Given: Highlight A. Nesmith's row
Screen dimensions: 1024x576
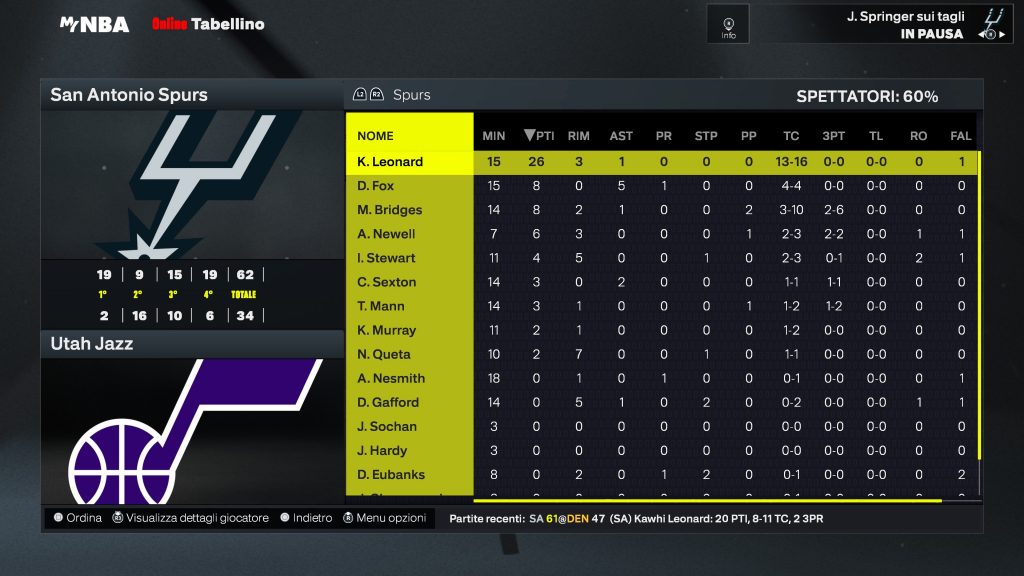Looking at the screenshot, I should tap(391, 378).
